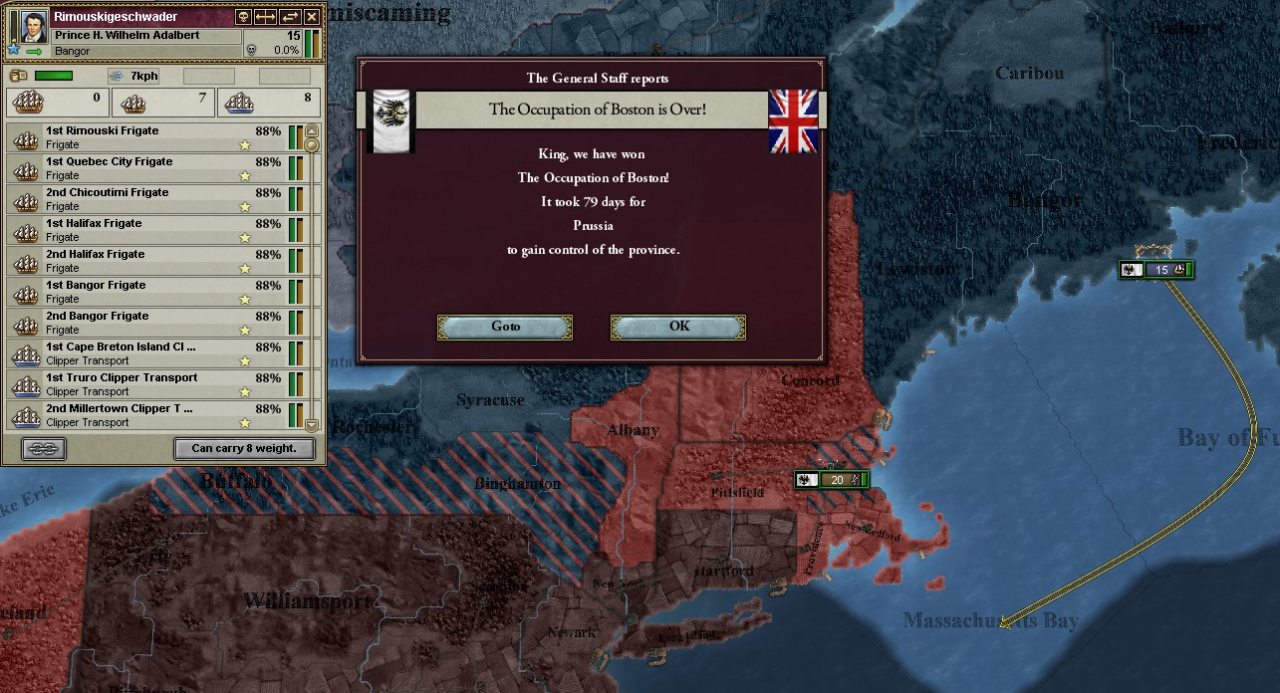This screenshot has width=1280, height=693.
Task: Select admiral portrait of Prince Wilhelm Adalbert
Action: coord(33,27)
